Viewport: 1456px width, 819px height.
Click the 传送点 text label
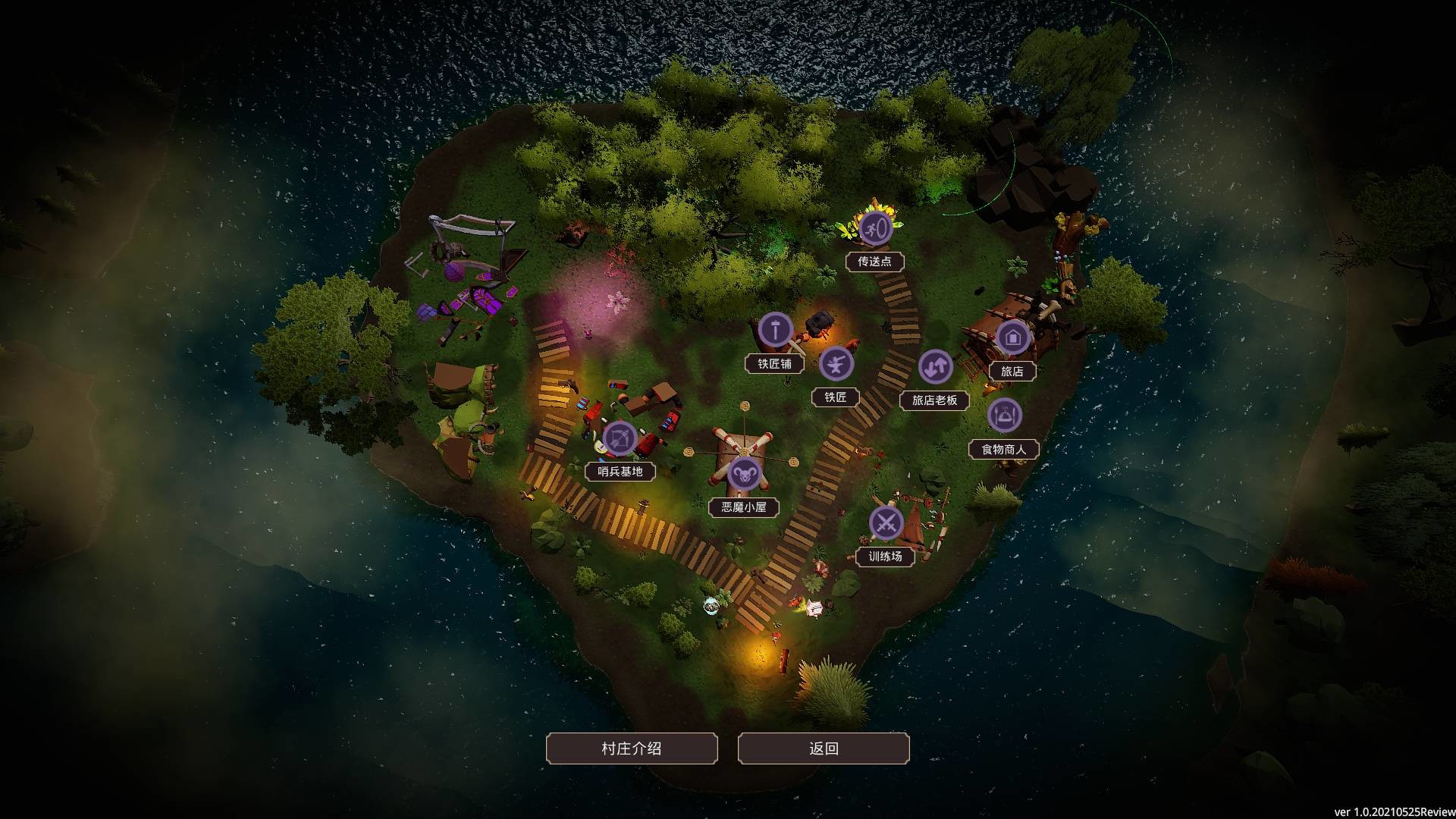pos(876,262)
